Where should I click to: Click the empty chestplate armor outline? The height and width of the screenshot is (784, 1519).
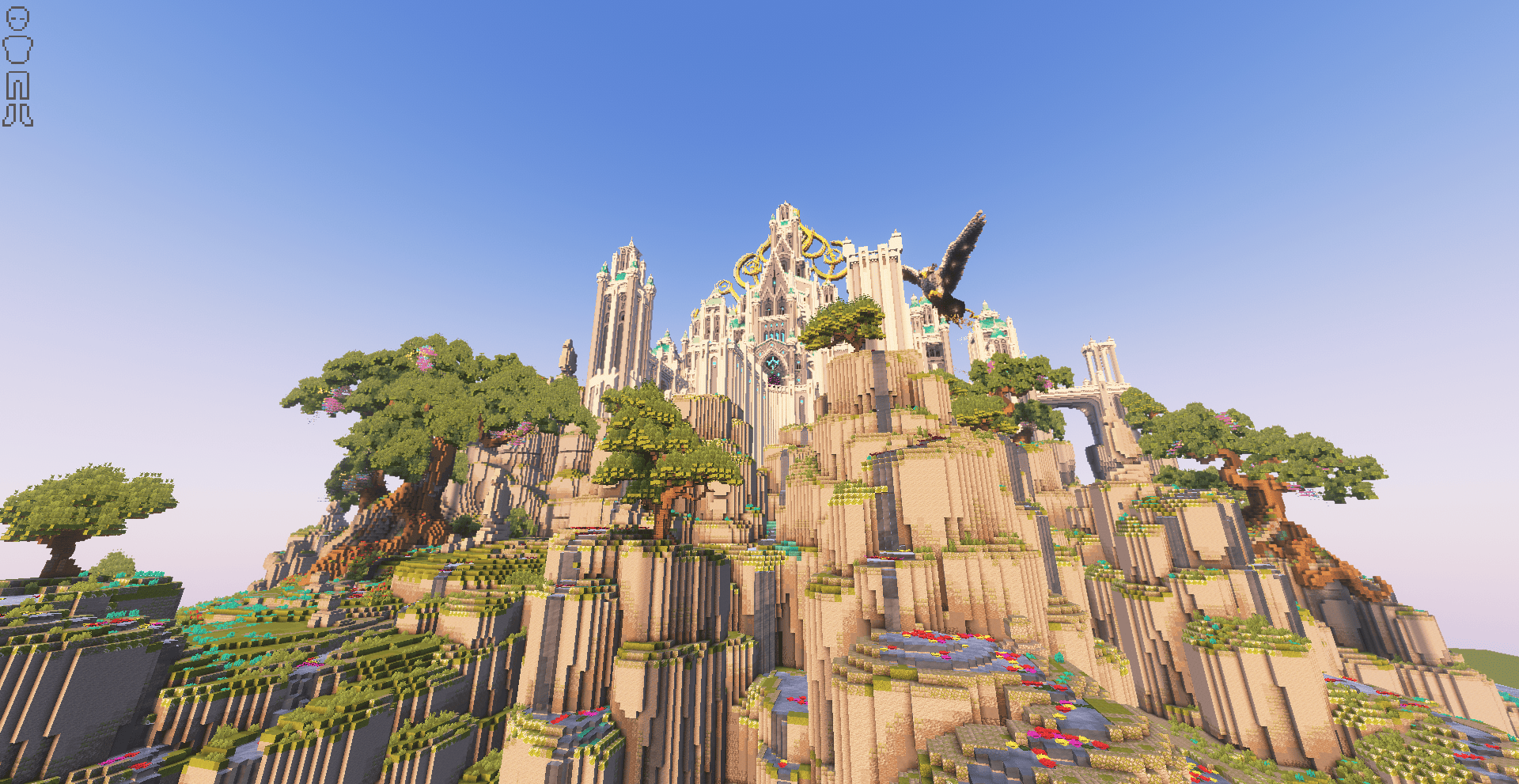[17, 50]
